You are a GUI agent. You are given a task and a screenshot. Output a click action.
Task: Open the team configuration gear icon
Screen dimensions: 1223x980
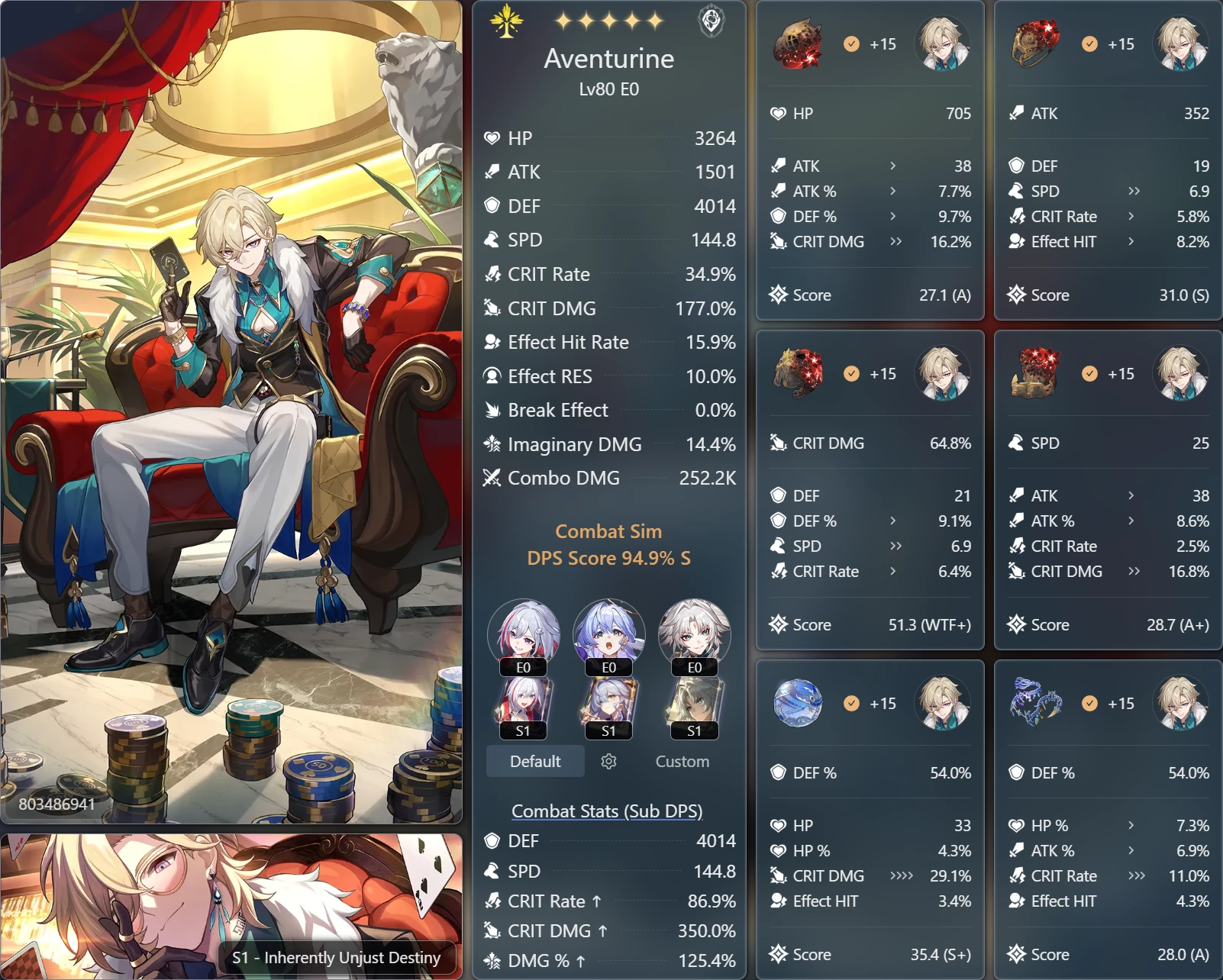coord(608,761)
